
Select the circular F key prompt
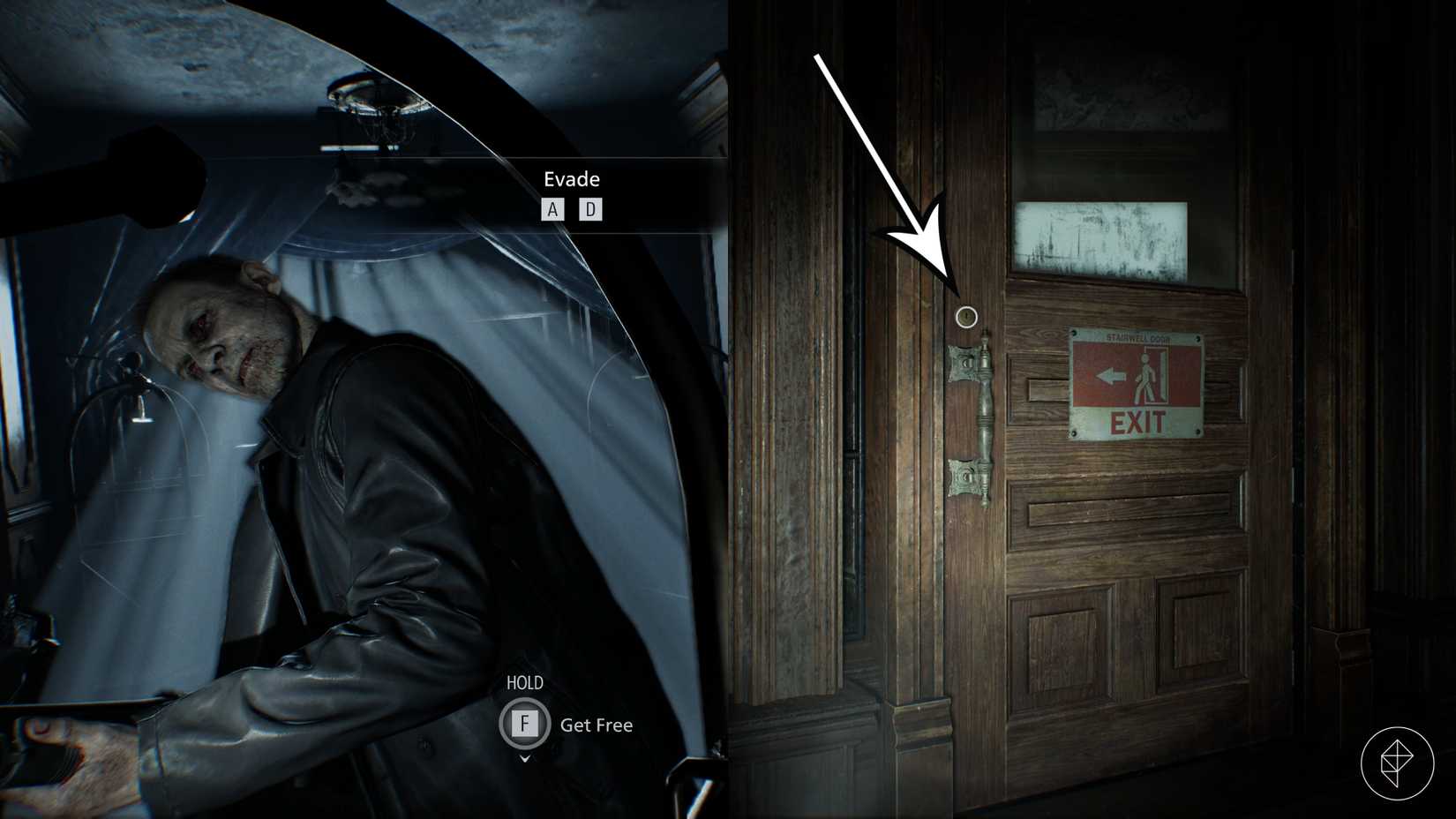click(525, 724)
